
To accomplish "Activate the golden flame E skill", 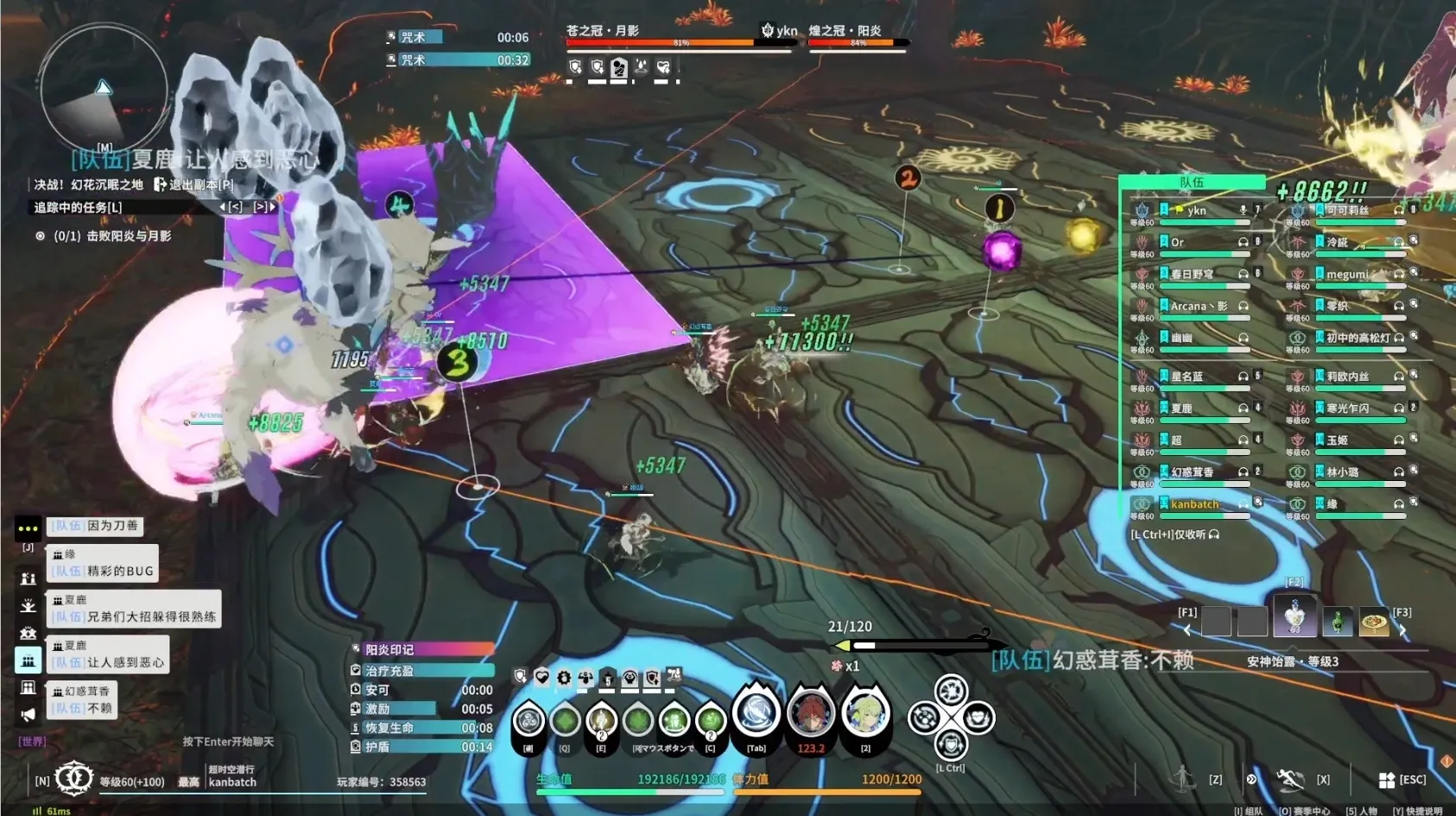I will pyautogui.click(x=601, y=719).
